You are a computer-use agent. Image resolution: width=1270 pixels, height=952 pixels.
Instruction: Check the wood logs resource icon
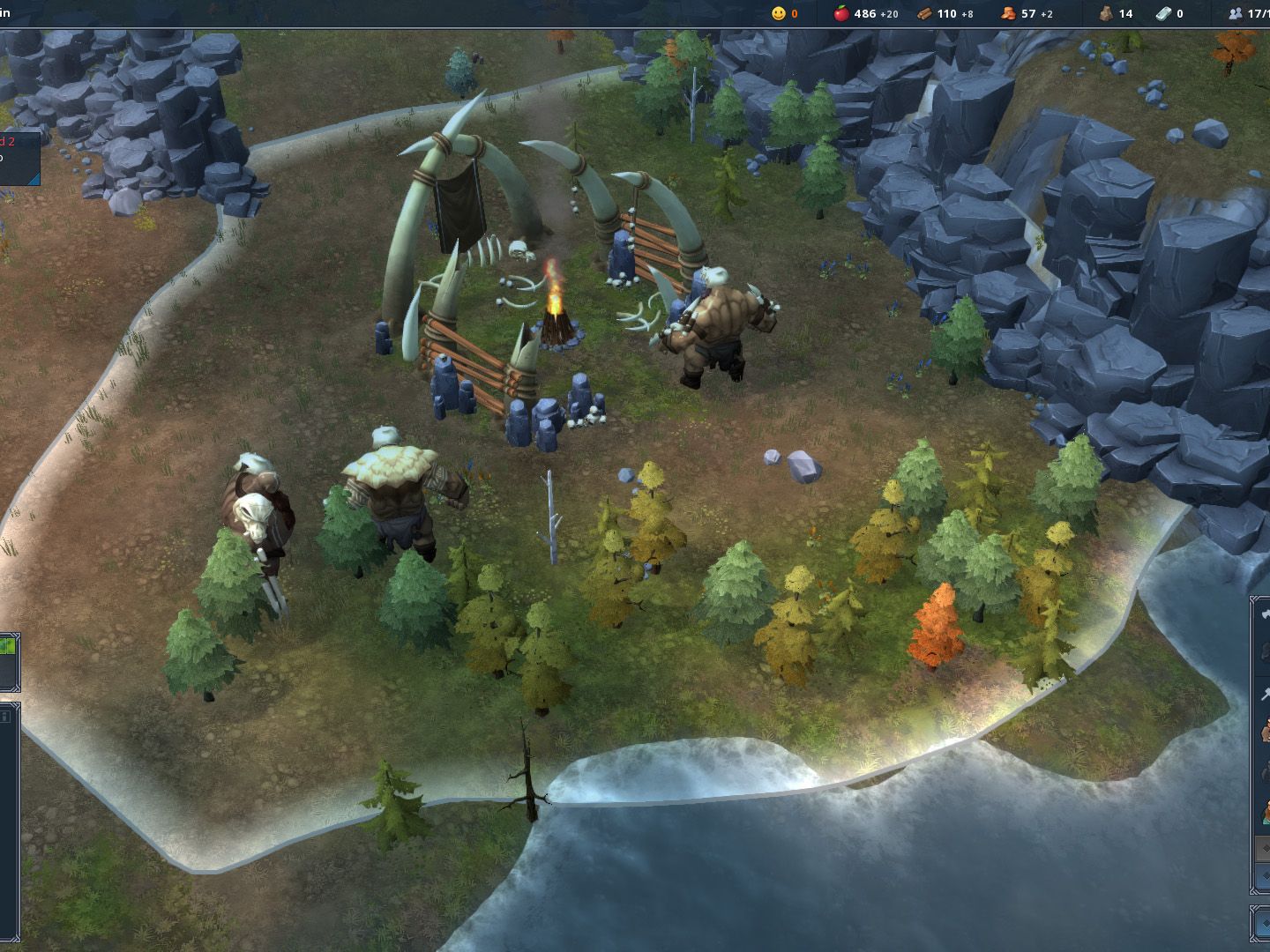(924, 13)
